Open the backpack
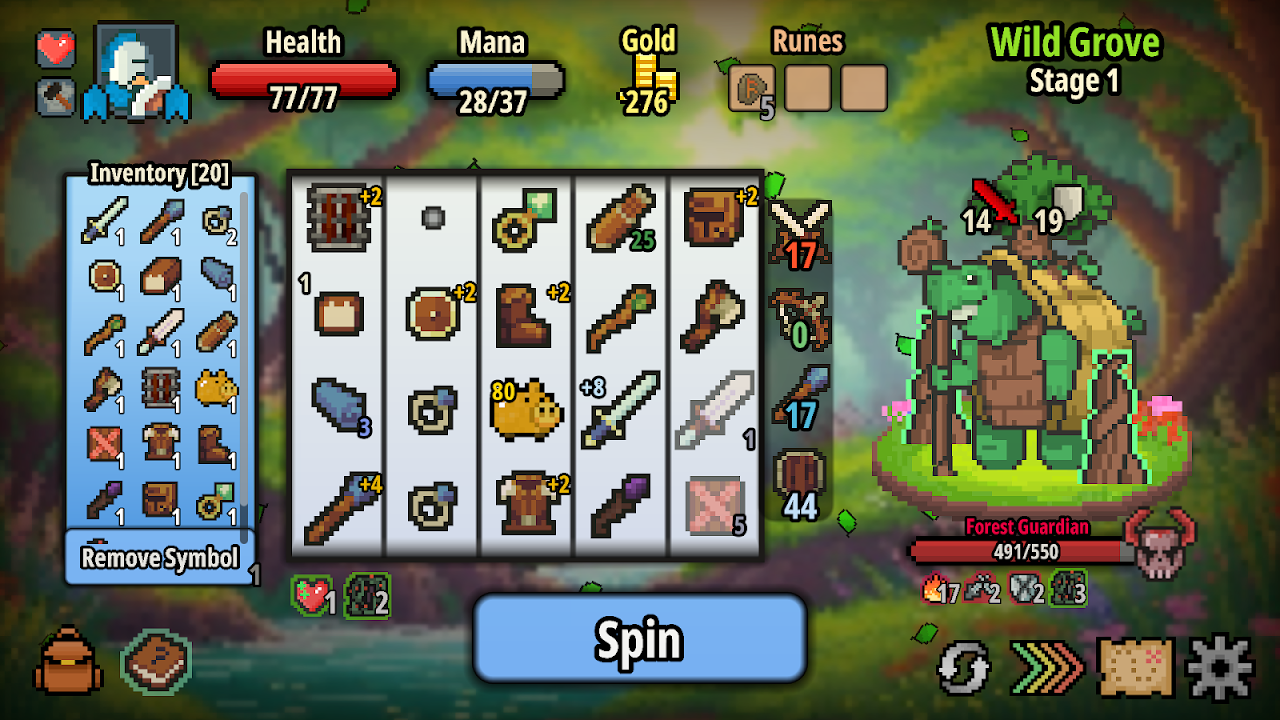Viewport: 1280px width, 720px height. click(68, 660)
